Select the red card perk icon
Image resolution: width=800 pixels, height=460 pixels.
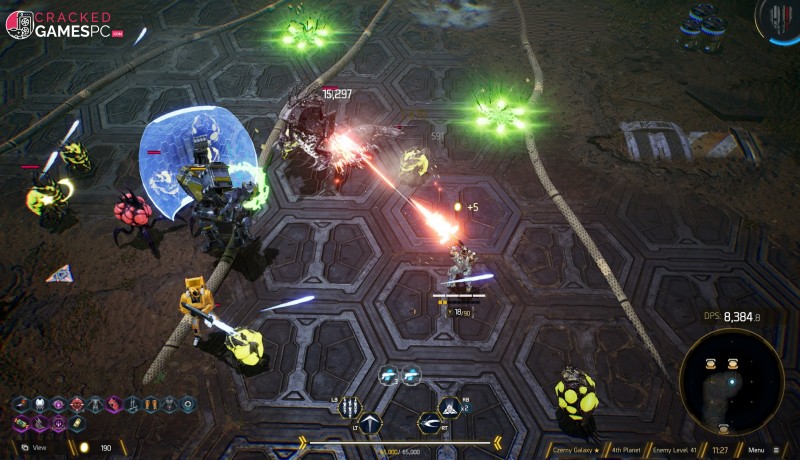114,404
